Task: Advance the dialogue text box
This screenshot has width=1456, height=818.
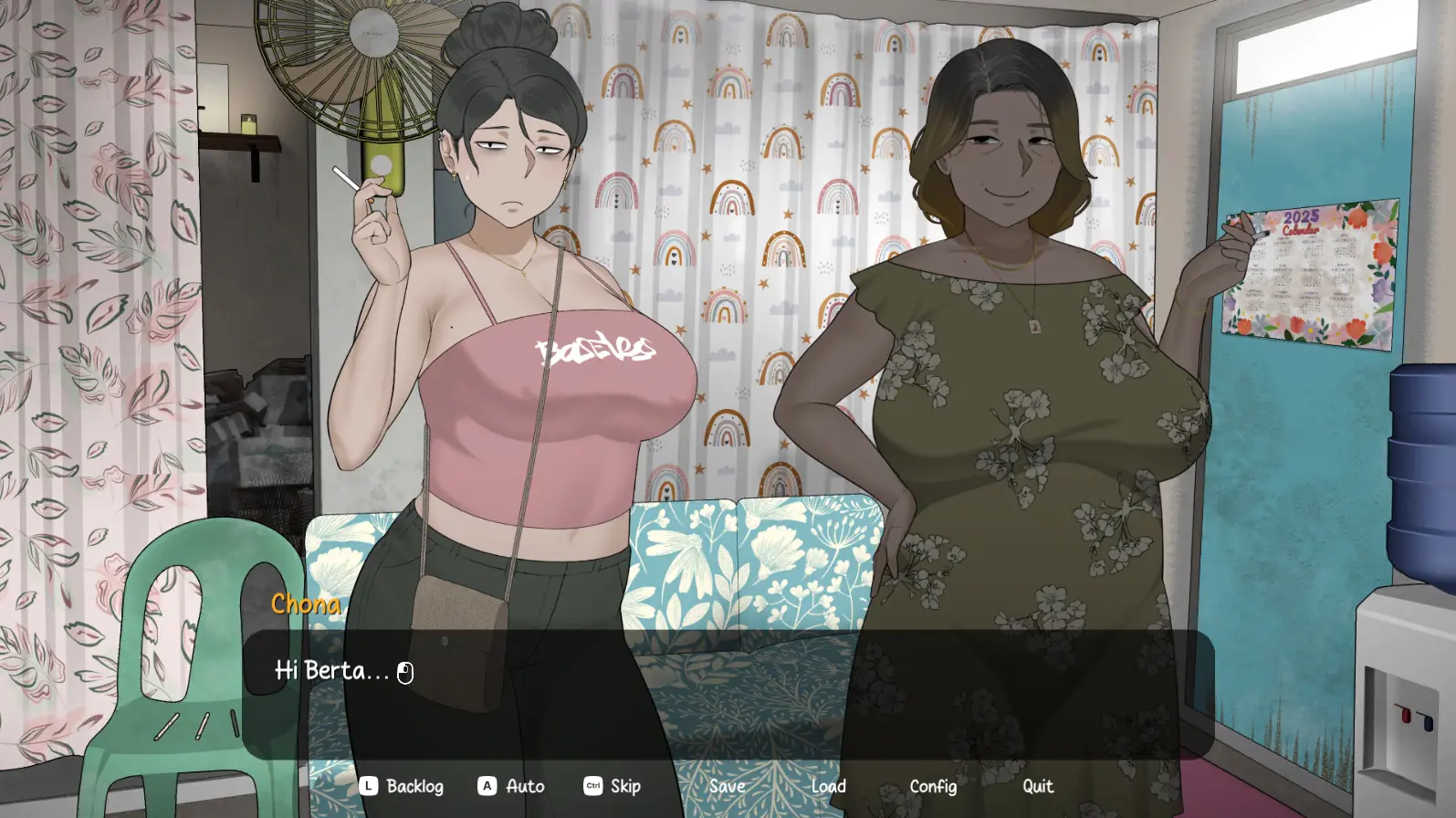Action: 728,694
